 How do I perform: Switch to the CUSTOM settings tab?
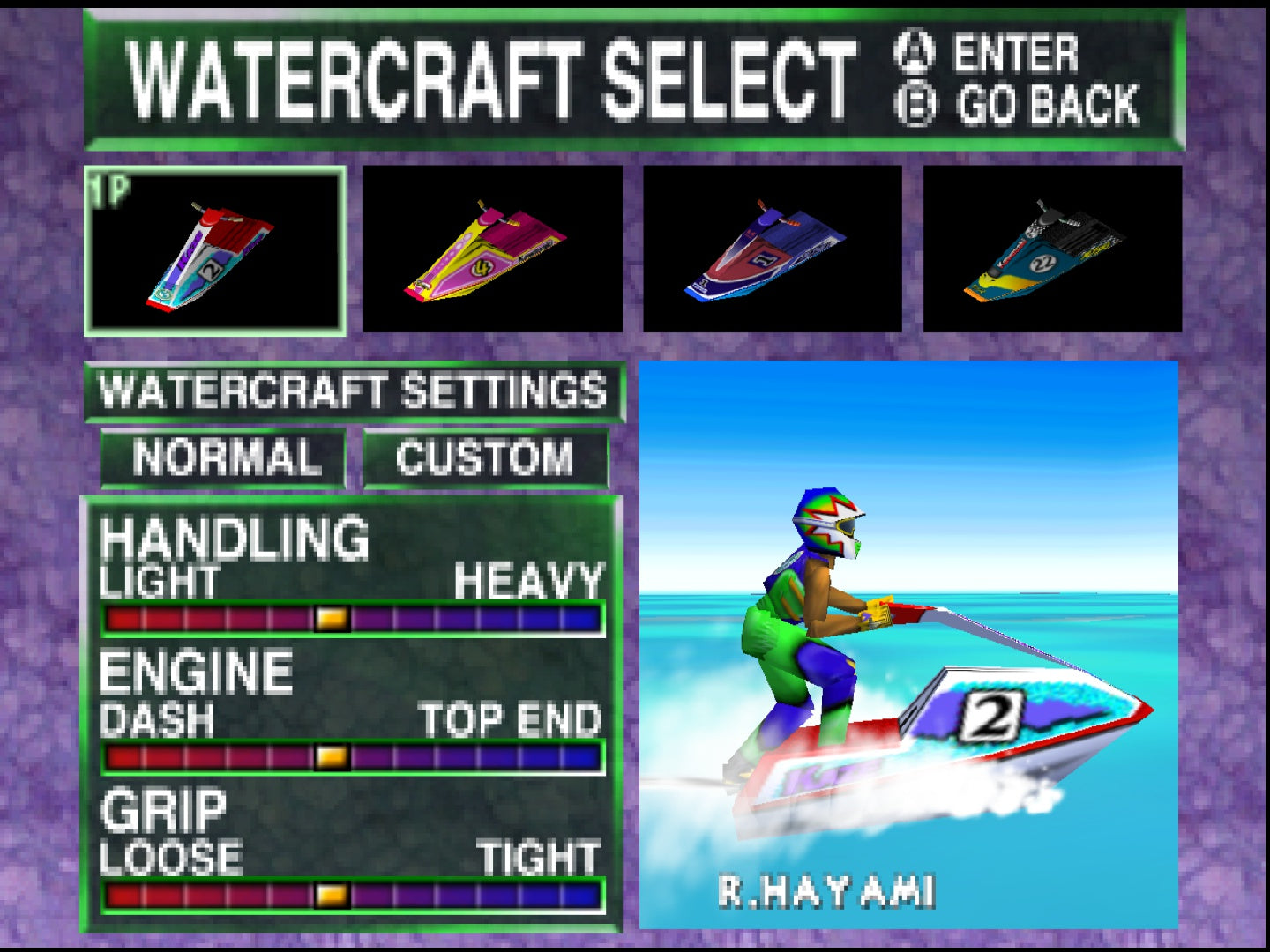pos(486,457)
